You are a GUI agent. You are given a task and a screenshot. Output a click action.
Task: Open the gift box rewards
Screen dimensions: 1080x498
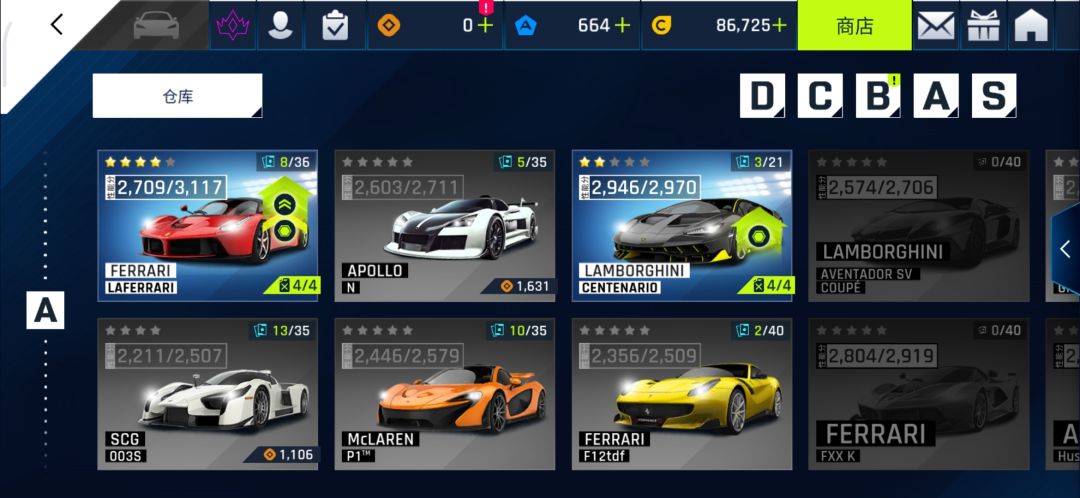click(984, 25)
